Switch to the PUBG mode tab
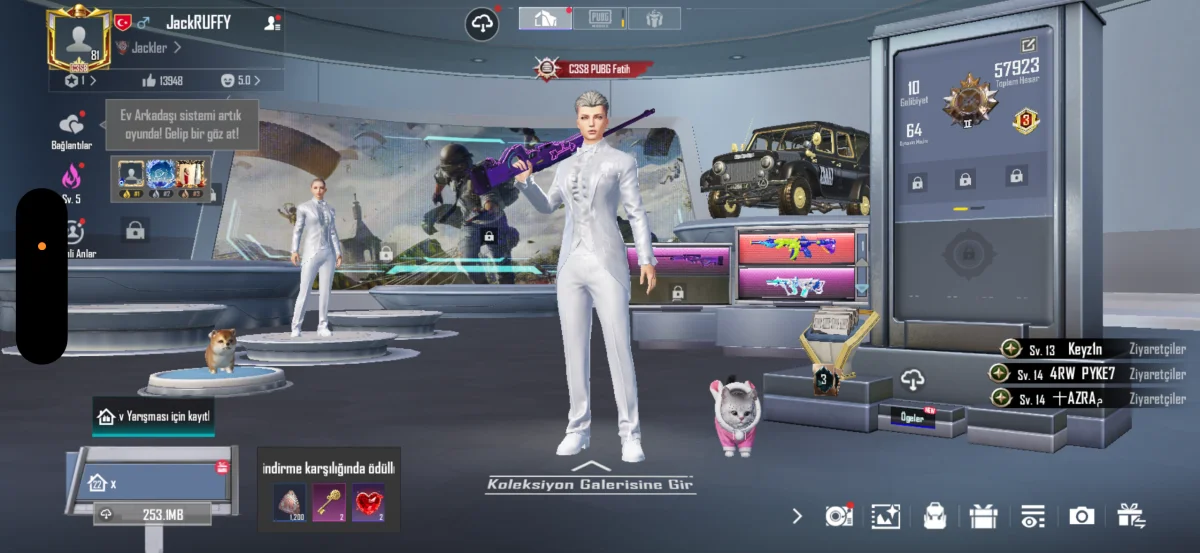This screenshot has height=553, width=1200. point(600,18)
